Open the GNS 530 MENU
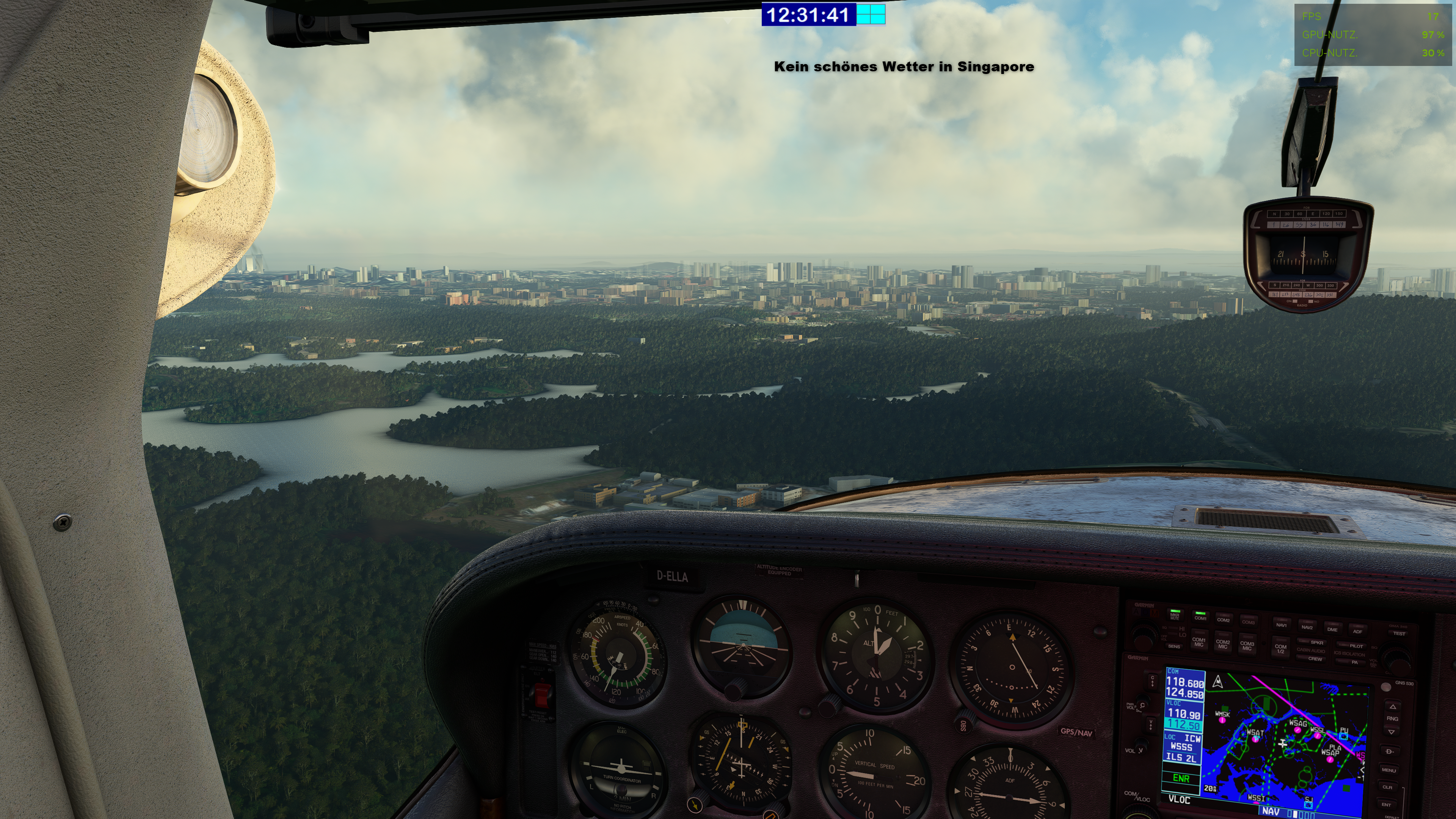 click(1389, 770)
